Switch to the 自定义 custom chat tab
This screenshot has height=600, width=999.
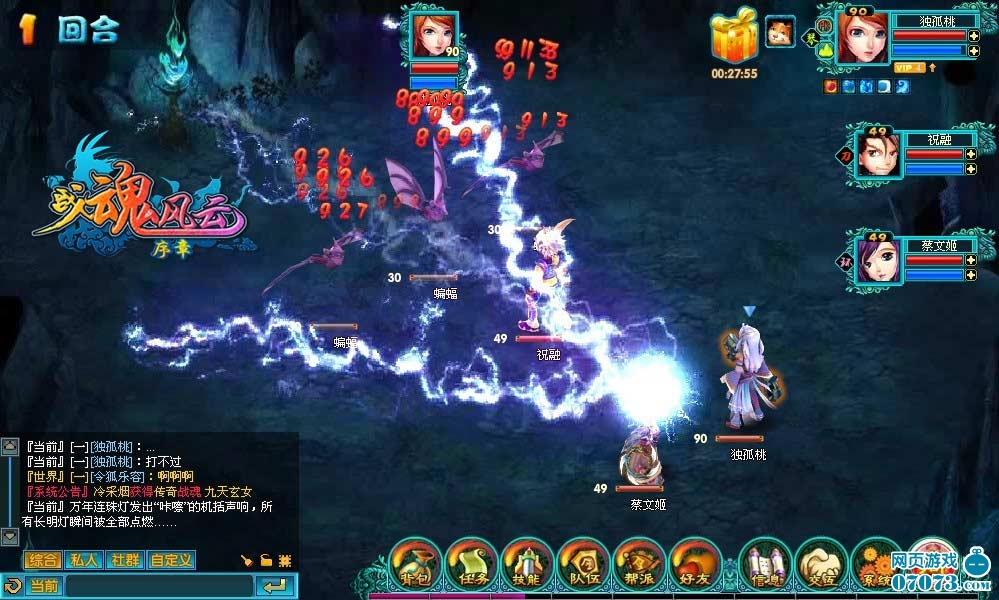click(x=171, y=560)
